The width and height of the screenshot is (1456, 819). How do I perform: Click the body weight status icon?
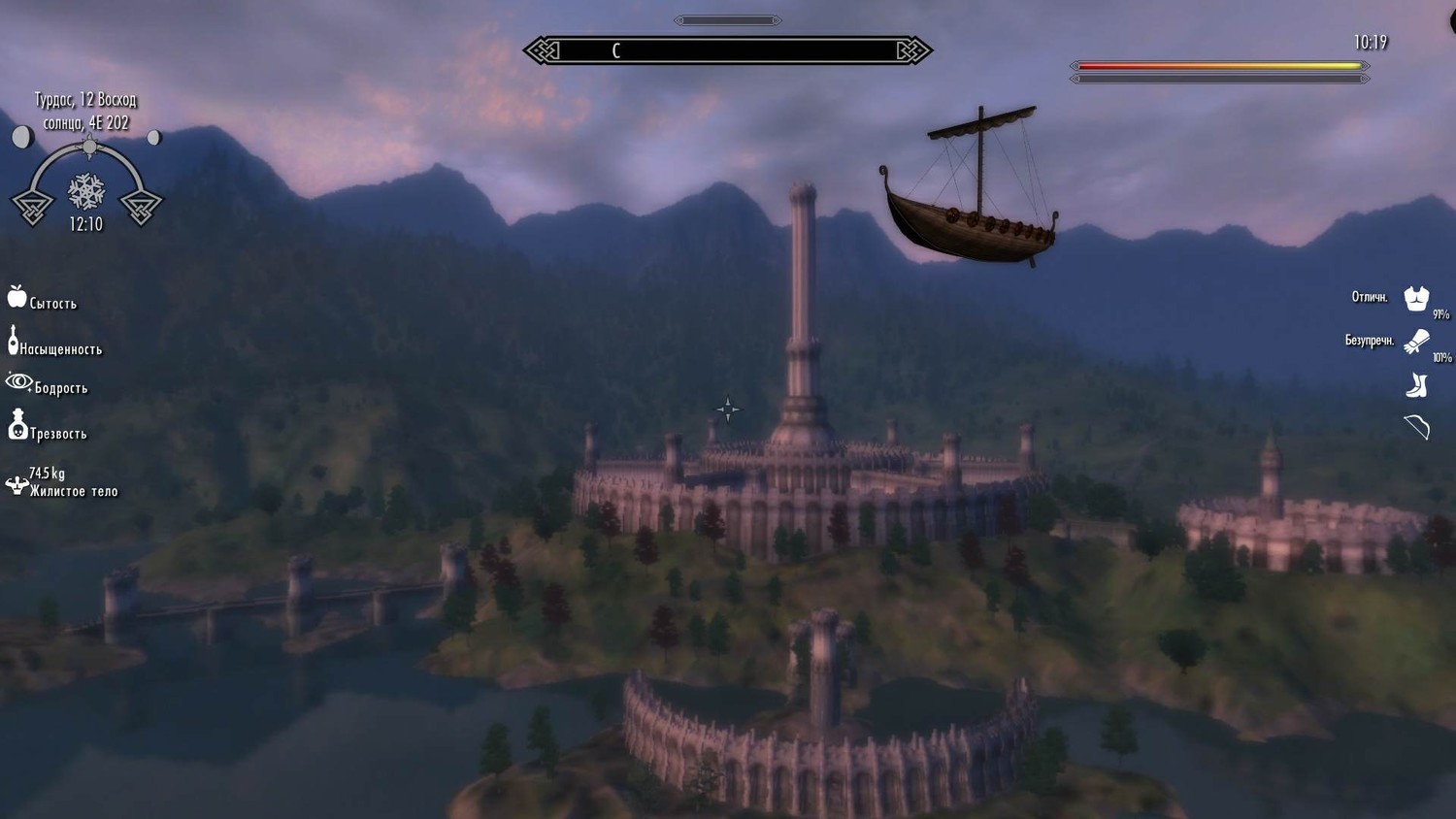pos(17,484)
